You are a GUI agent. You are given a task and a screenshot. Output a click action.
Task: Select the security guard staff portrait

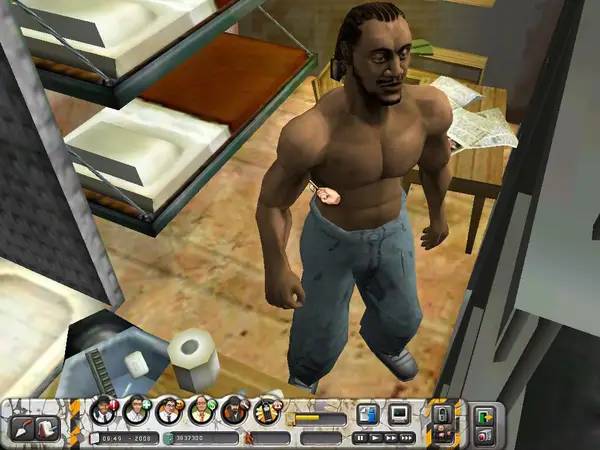(102, 410)
